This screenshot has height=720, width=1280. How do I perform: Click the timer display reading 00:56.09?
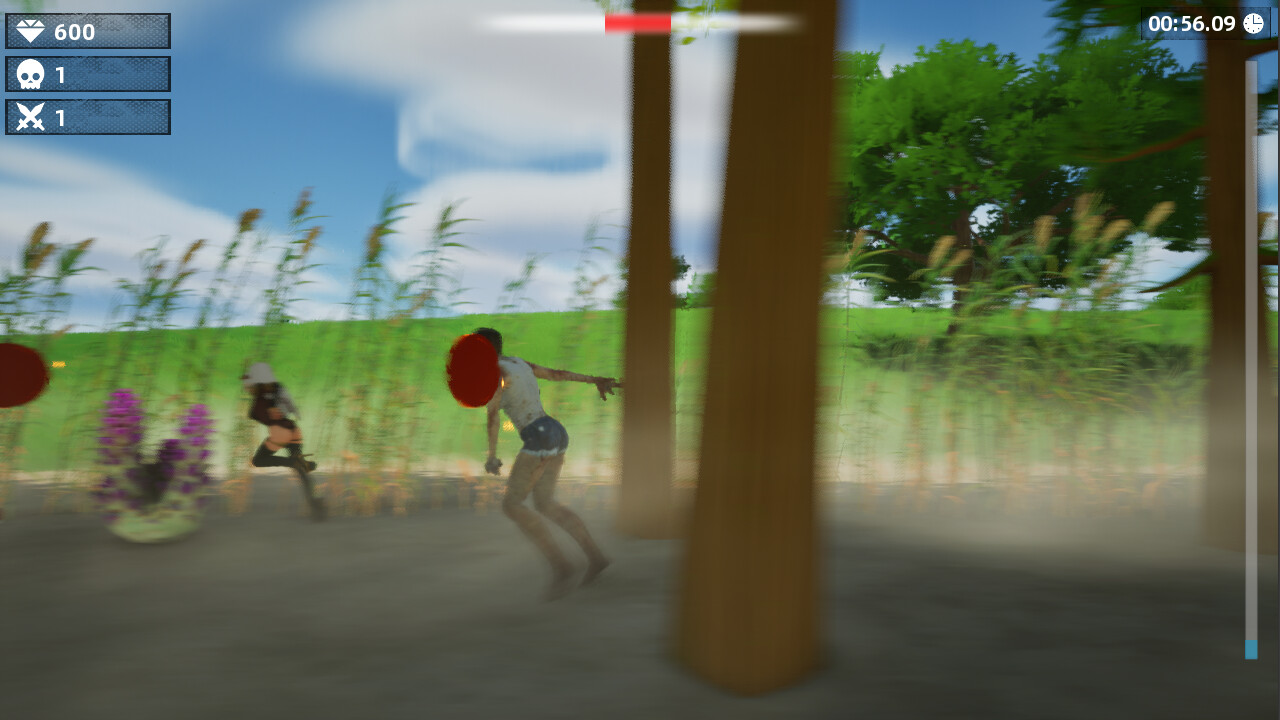tap(1193, 24)
